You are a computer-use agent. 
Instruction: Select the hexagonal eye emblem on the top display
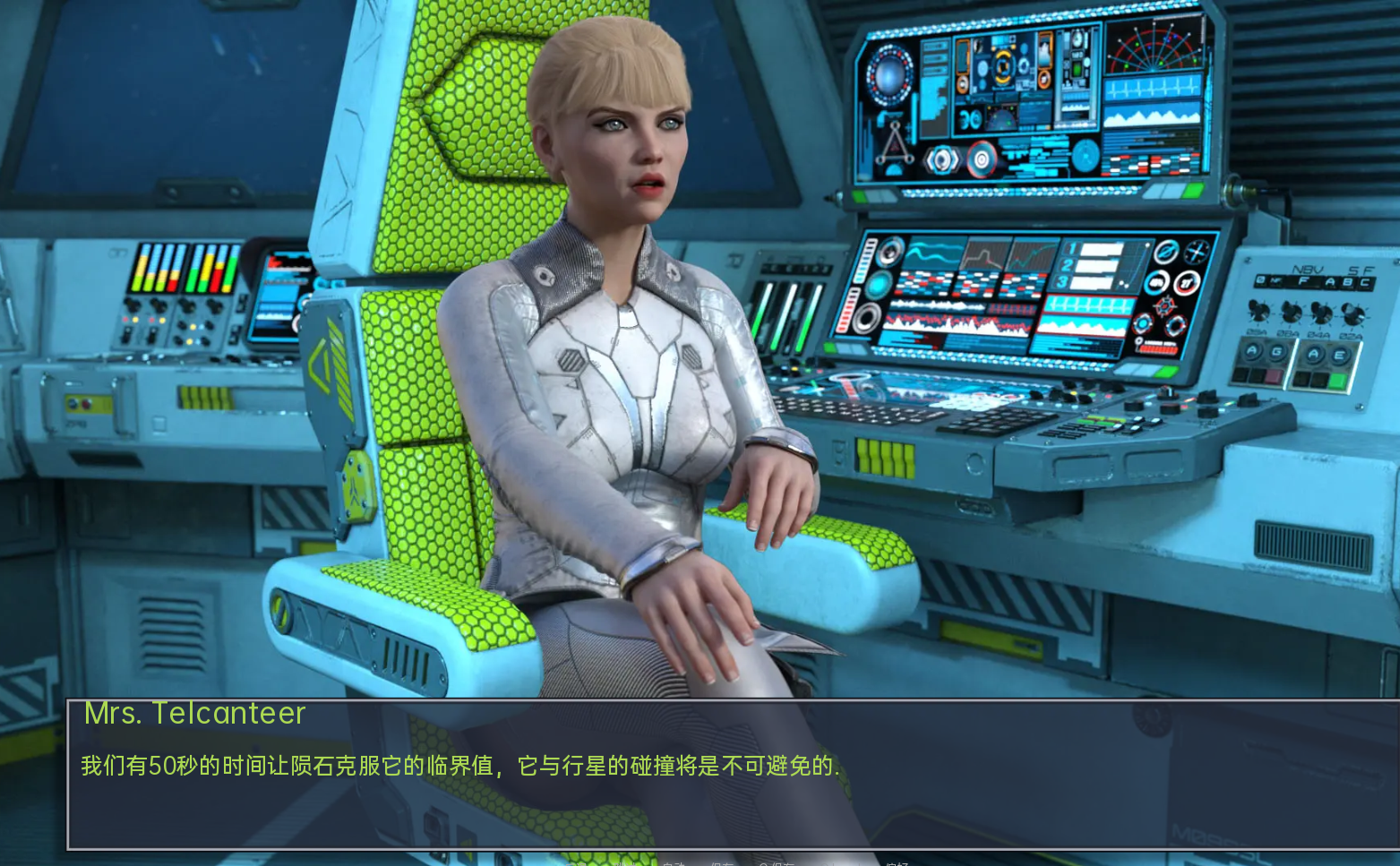(941, 159)
